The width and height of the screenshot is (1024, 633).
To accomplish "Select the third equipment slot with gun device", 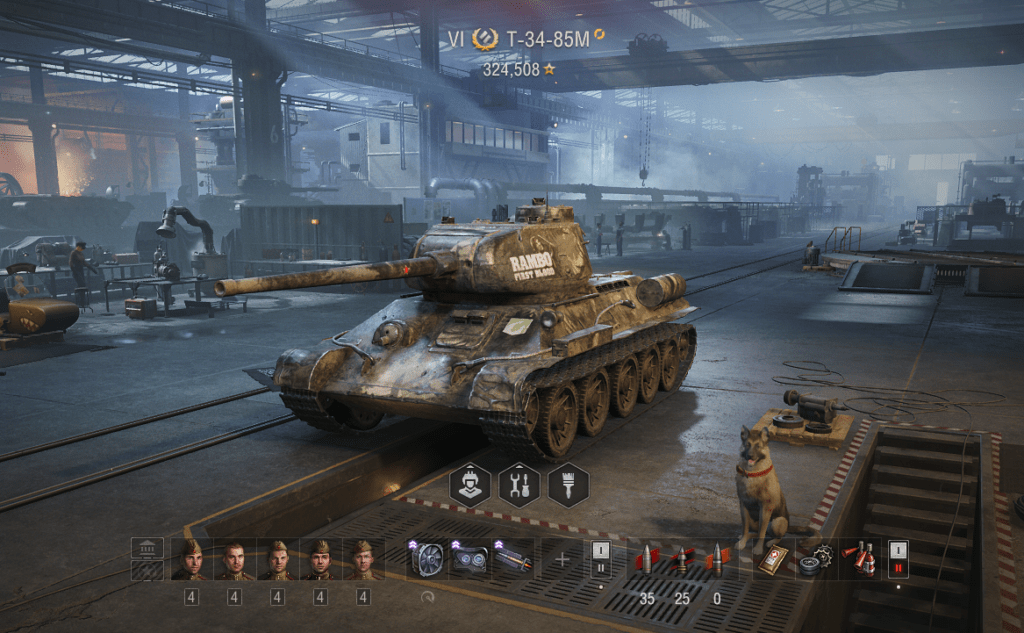I will 511,559.
